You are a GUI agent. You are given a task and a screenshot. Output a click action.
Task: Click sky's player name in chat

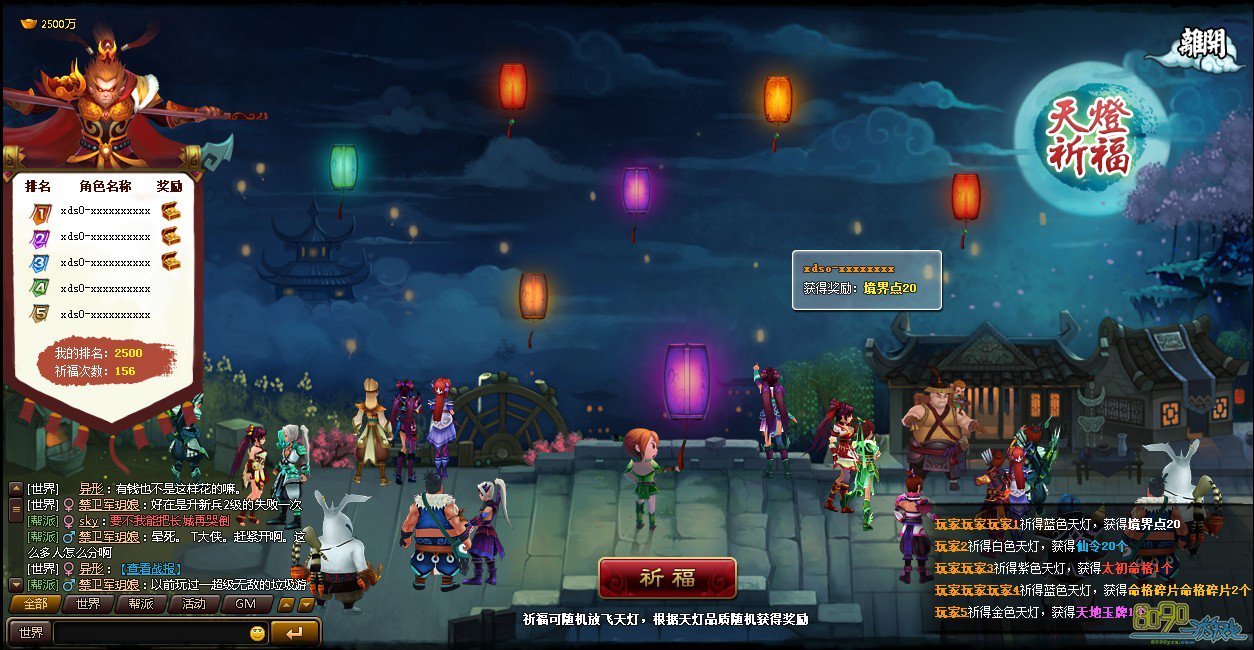click(x=88, y=521)
